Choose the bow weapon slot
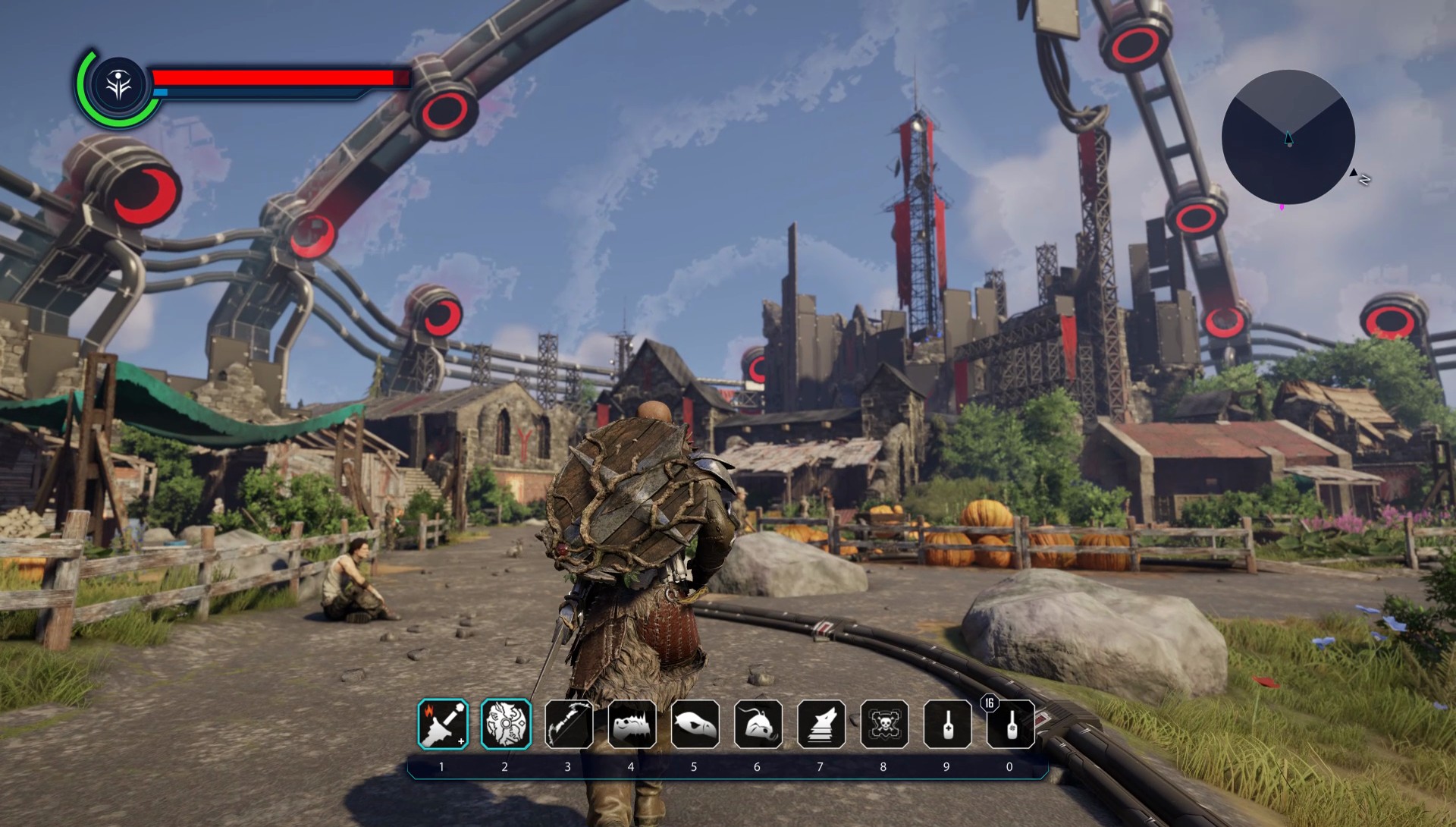Image resolution: width=1456 pixels, height=827 pixels. click(x=569, y=724)
